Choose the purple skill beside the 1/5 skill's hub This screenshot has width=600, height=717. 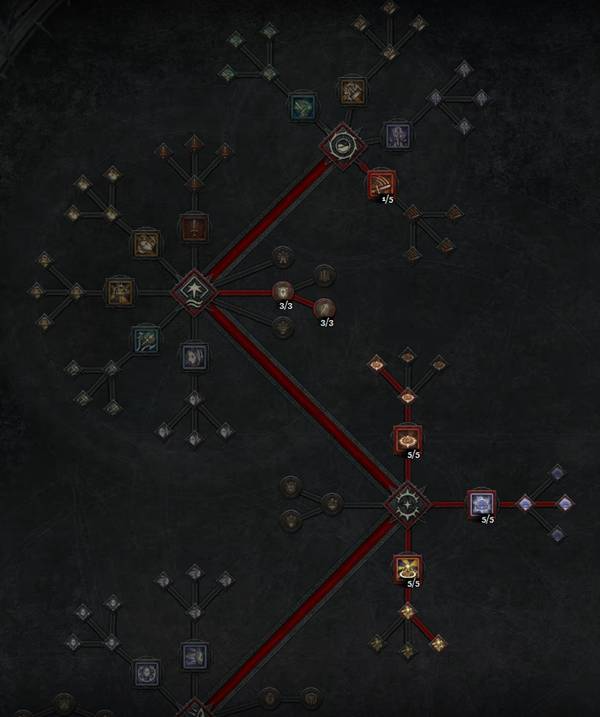click(397, 133)
